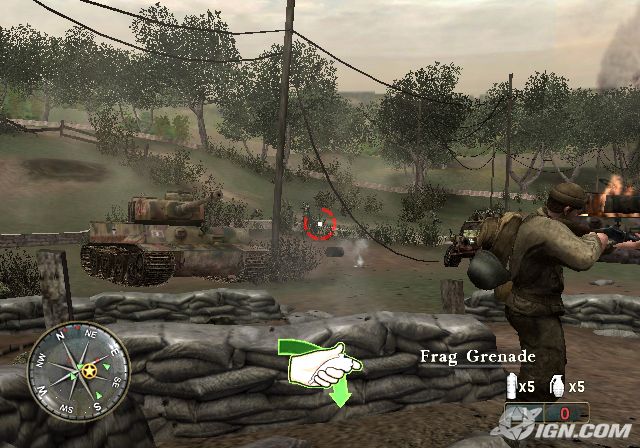640x448 pixels.
Task: Click the red circular aiming reticle
Action: point(318,224)
